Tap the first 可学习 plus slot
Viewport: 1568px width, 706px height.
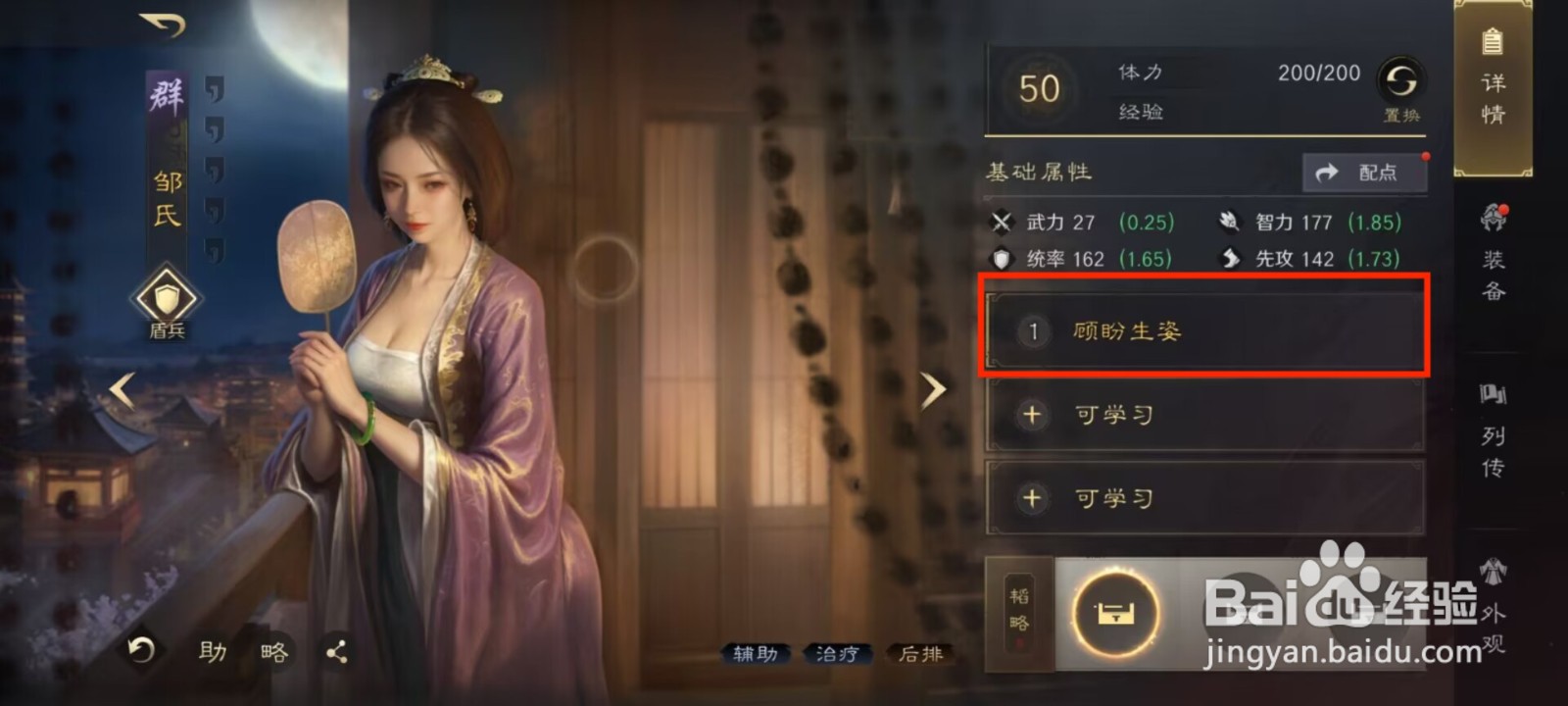coord(1203,415)
